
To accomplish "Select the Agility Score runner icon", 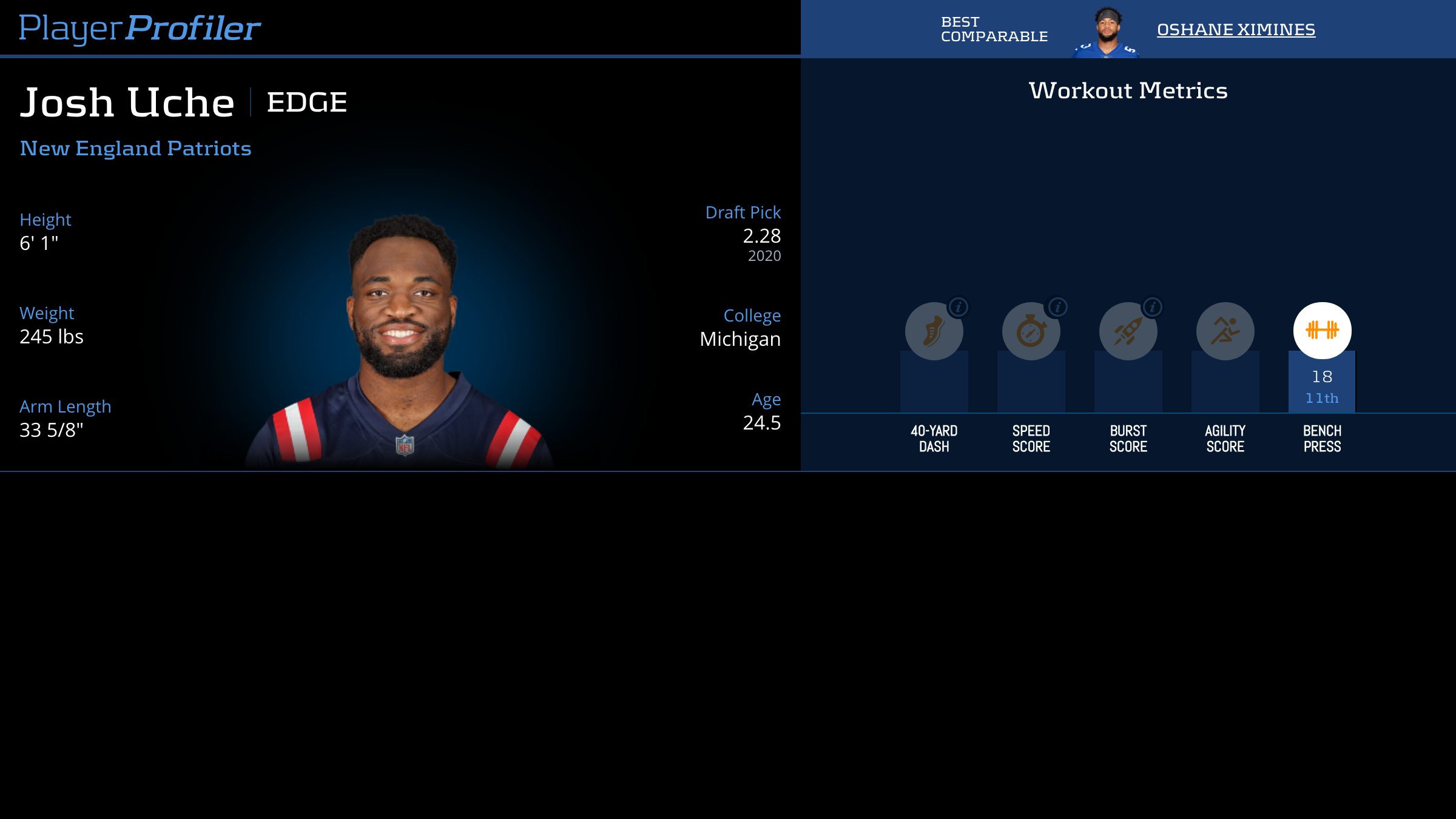I will click(1225, 331).
